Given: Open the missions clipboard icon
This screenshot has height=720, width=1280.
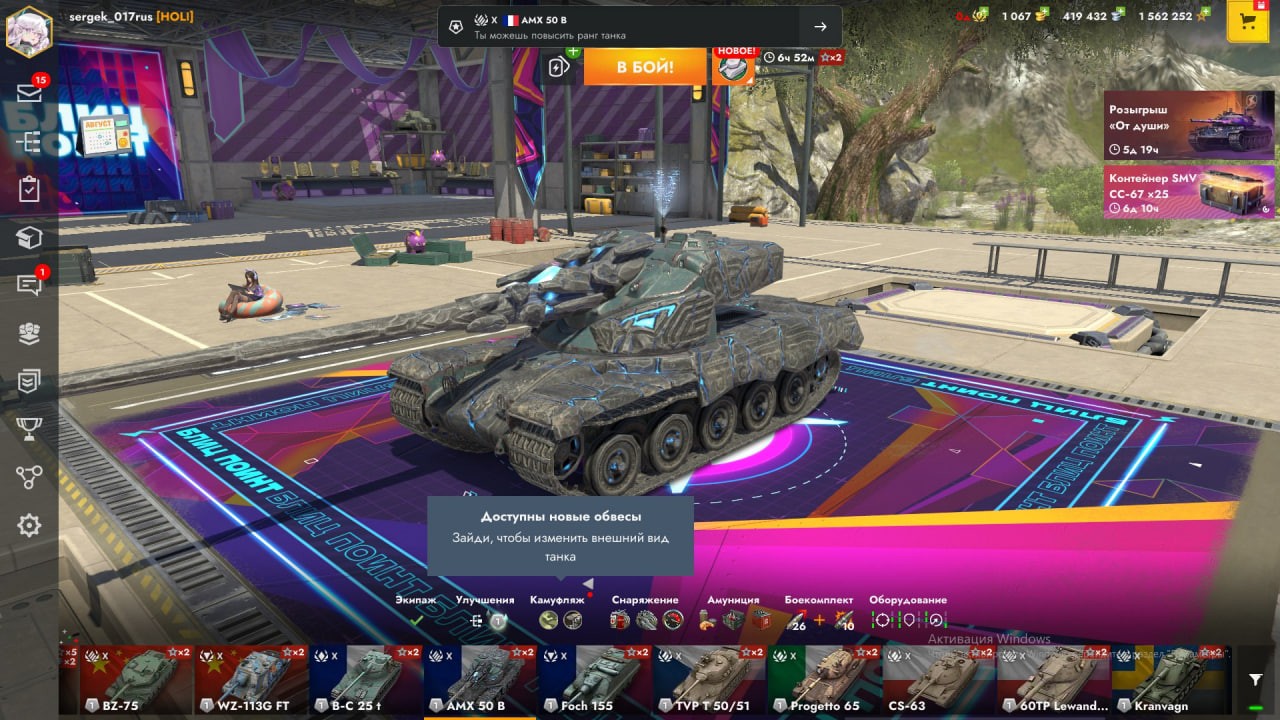Looking at the screenshot, I should 29,189.
